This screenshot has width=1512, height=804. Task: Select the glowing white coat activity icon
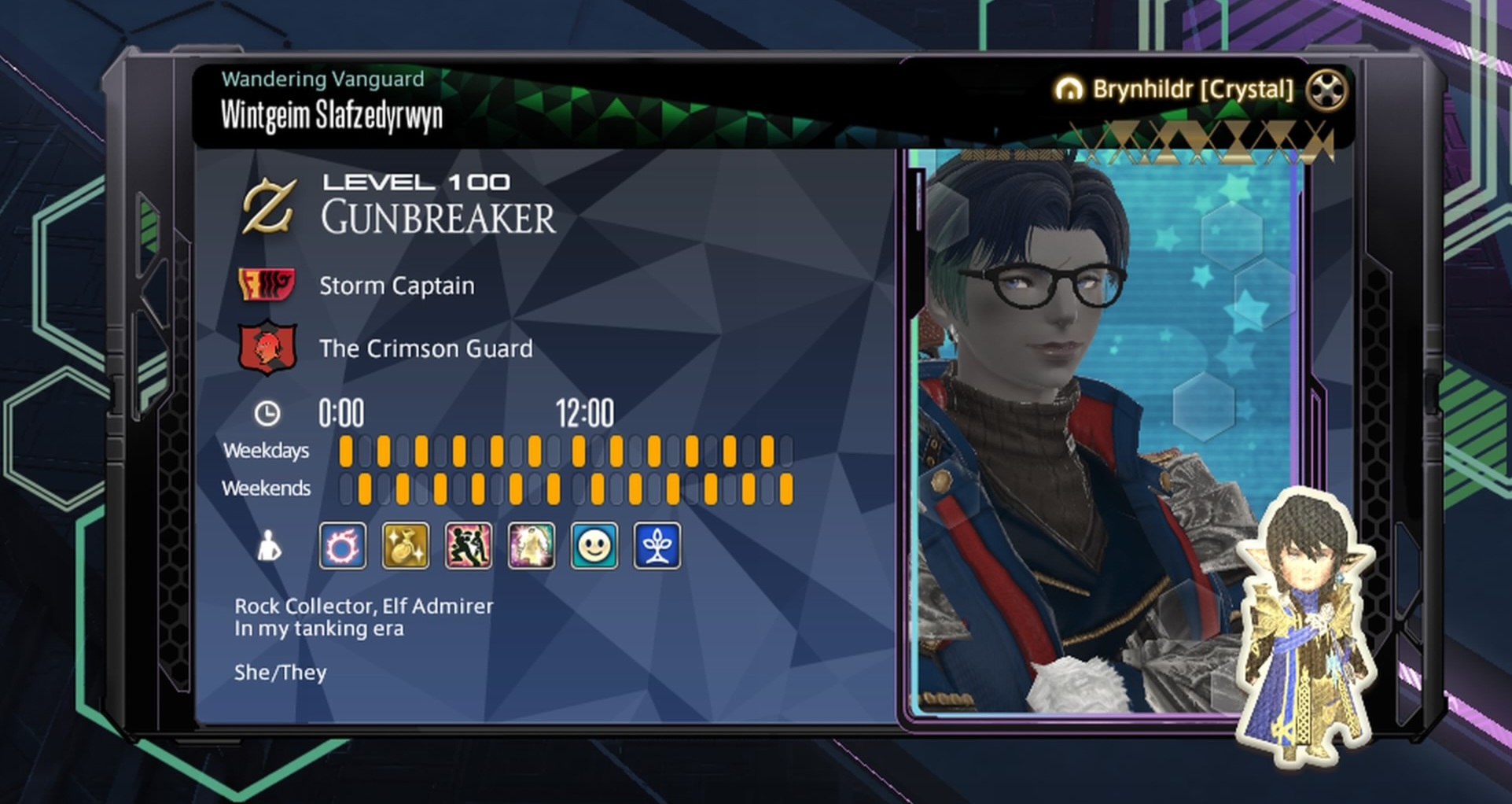(x=532, y=545)
